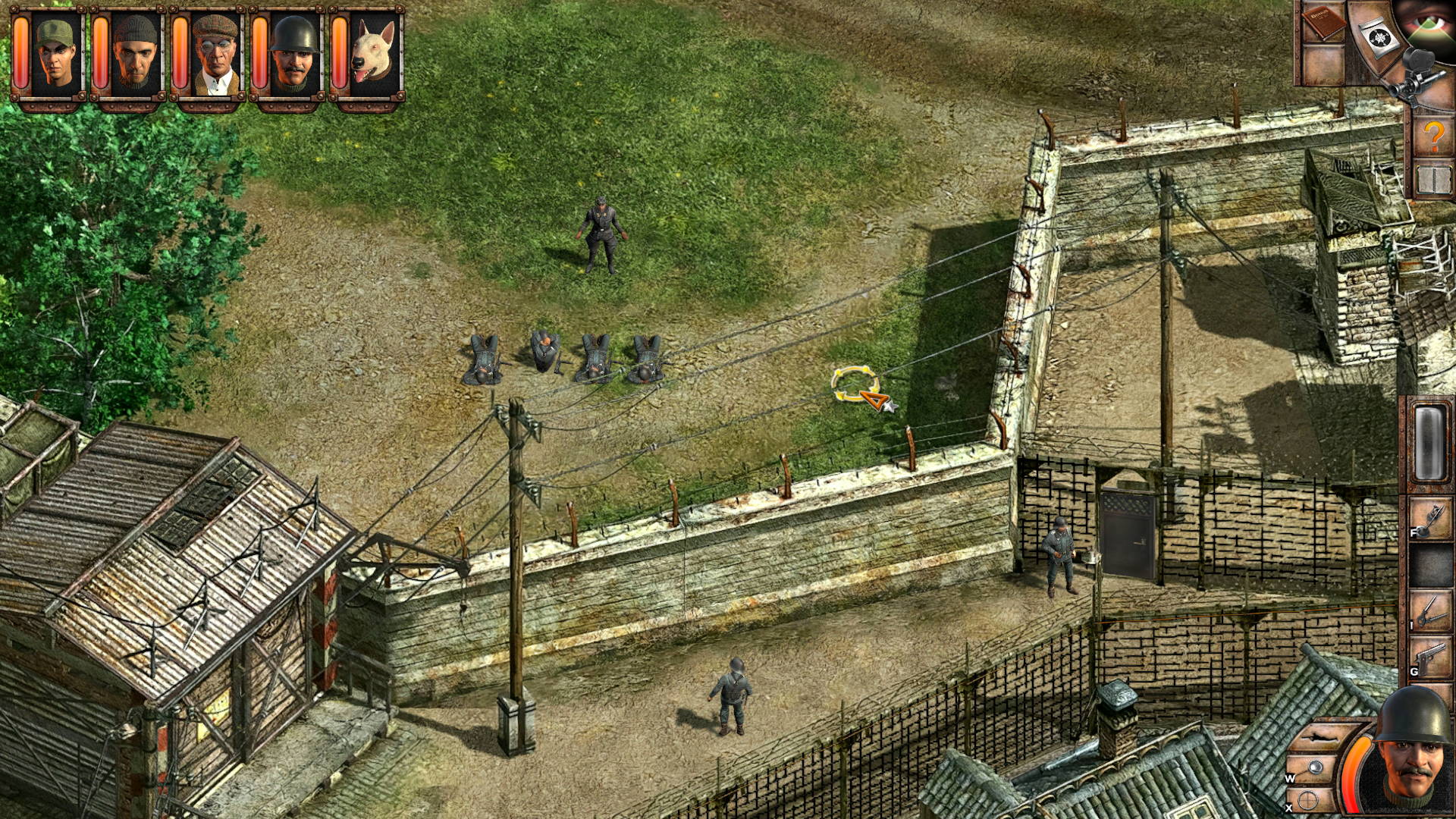Select the rifle icon in the bottom weapon panel
The image size is (1456, 819).
coord(1319,737)
